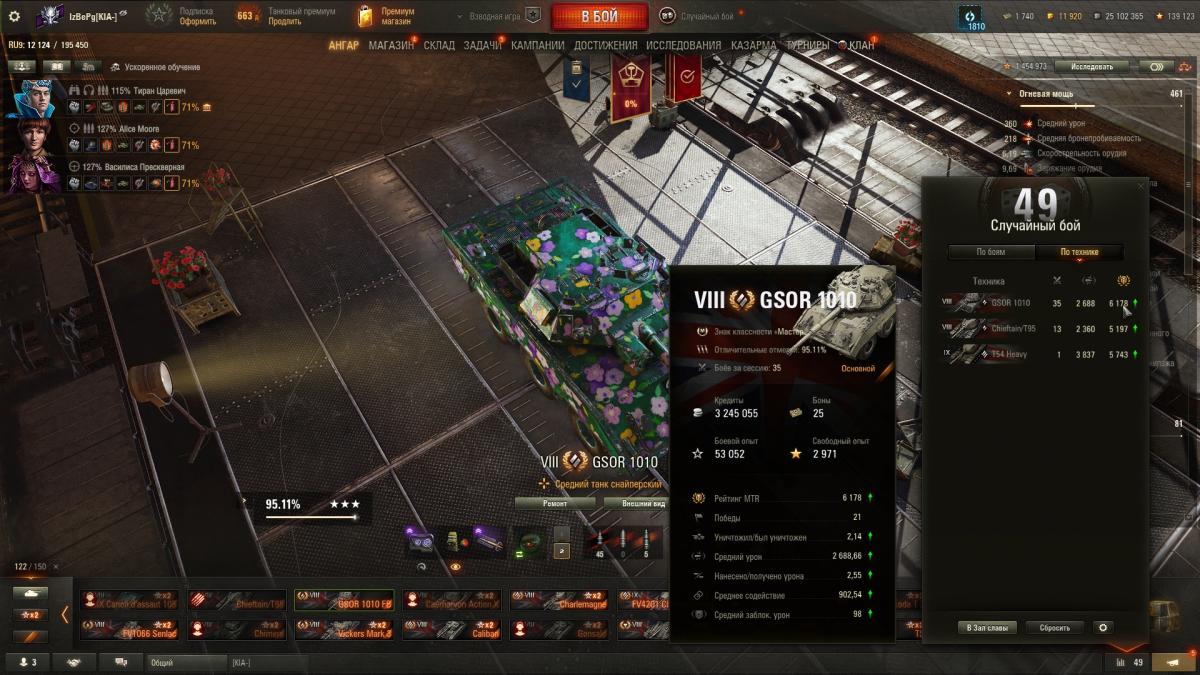Click the «Ремонт» repair button
This screenshot has width=1200, height=675.
point(555,504)
